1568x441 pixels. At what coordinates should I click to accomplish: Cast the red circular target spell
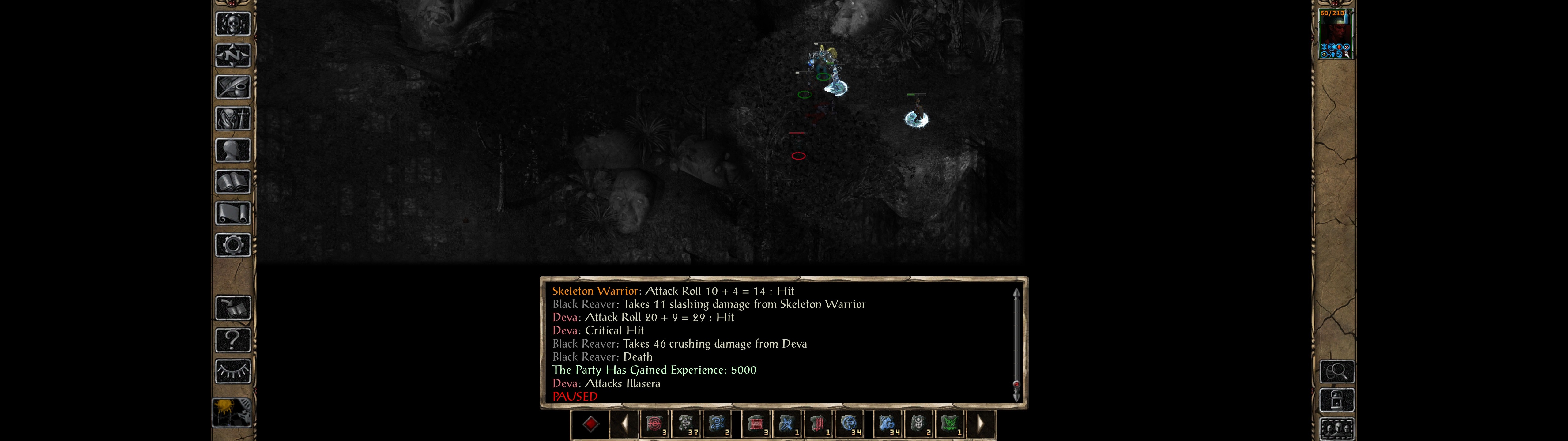pyautogui.click(x=654, y=424)
